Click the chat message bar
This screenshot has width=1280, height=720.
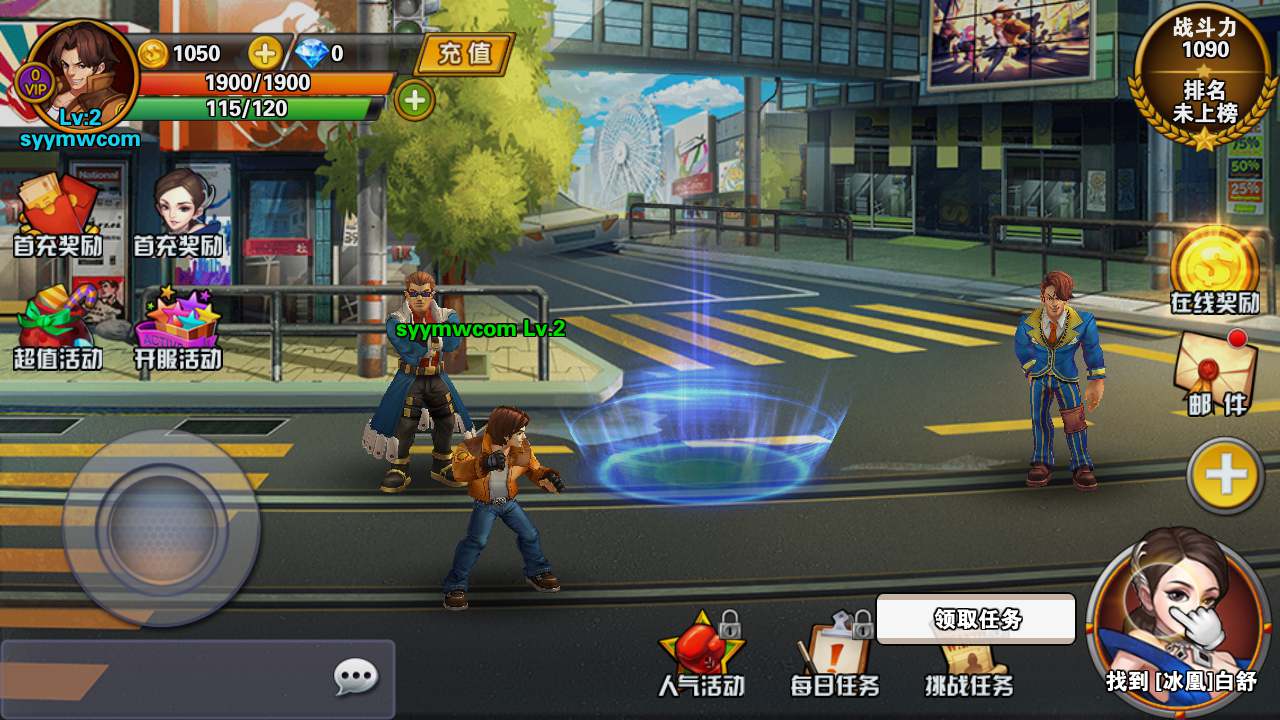[x=170, y=680]
